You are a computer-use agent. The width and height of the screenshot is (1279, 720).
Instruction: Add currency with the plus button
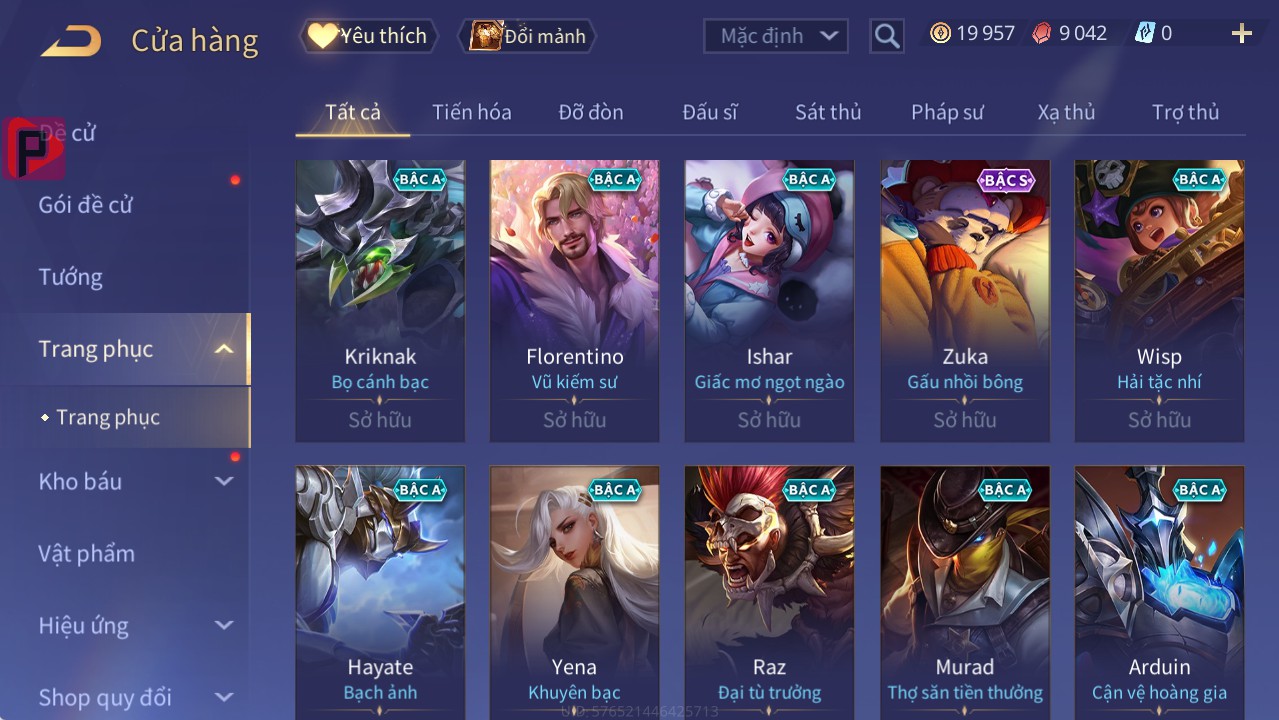pyautogui.click(x=1241, y=34)
